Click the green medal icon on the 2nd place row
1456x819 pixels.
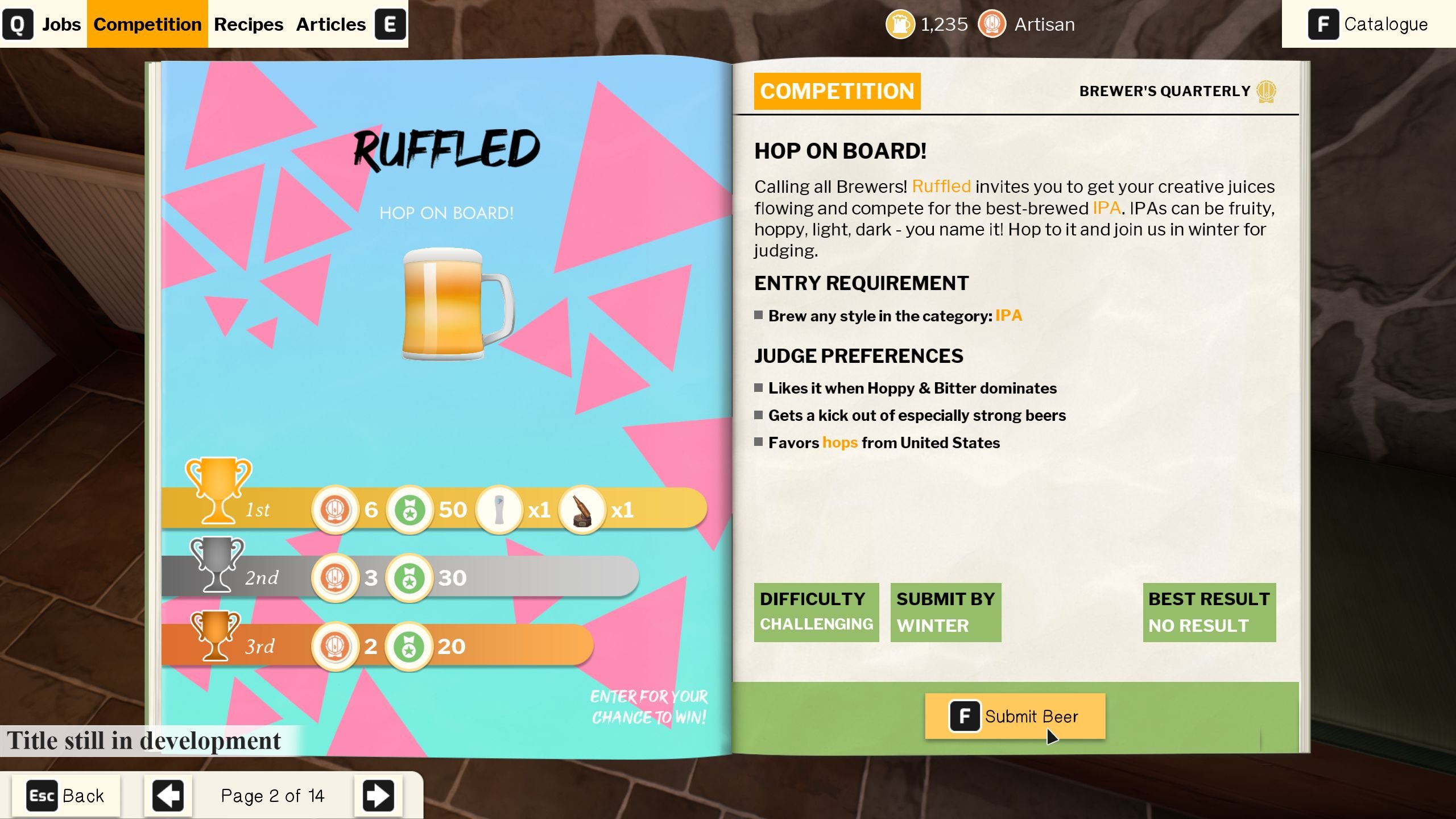[409, 577]
